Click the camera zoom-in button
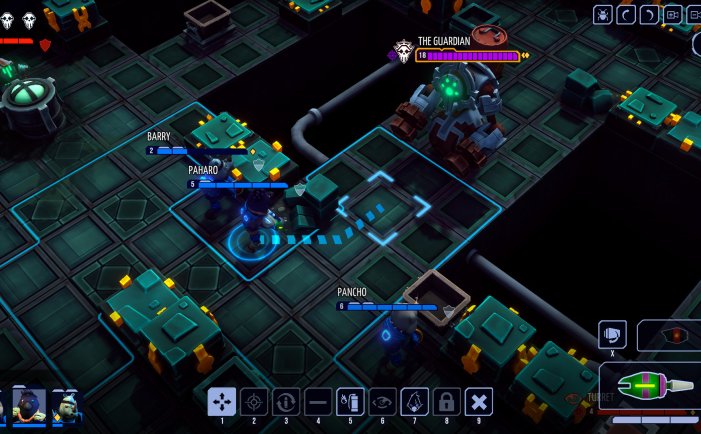Image resolution: width=701 pixels, height=434 pixels. pos(672,14)
